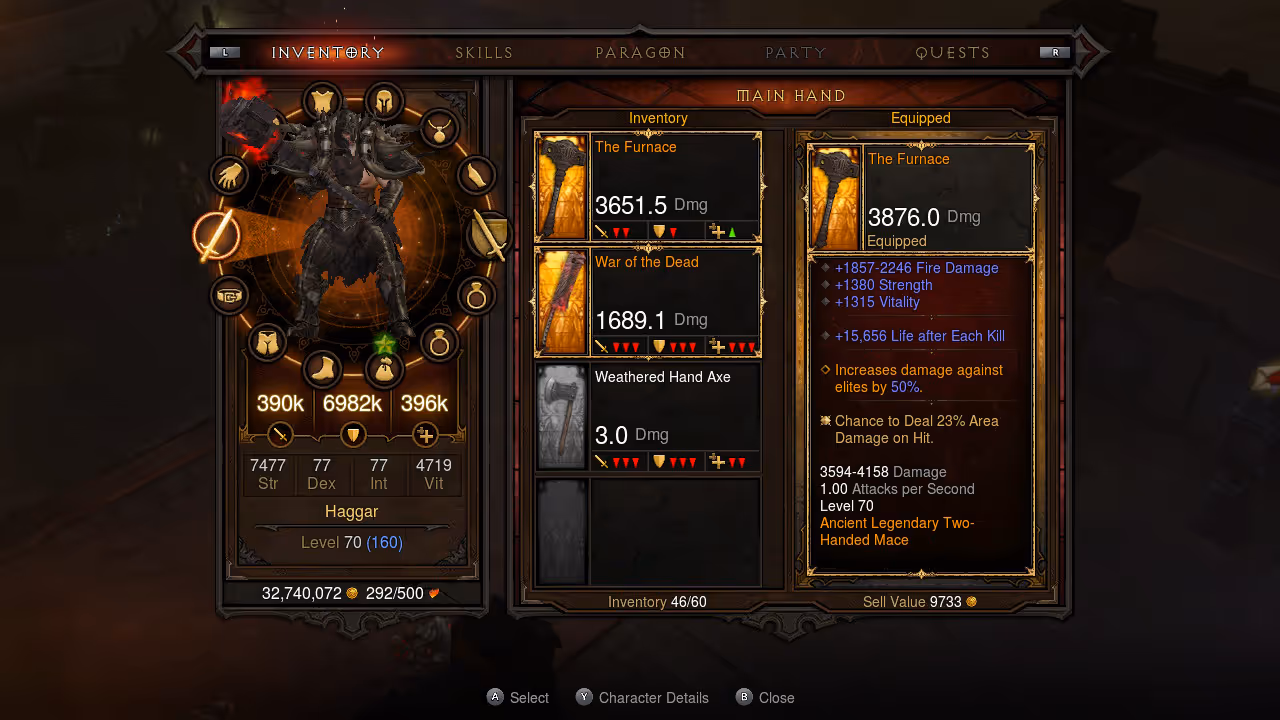
Task: Click the gold coin icon beside 32,740,072
Action: (x=352, y=592)
